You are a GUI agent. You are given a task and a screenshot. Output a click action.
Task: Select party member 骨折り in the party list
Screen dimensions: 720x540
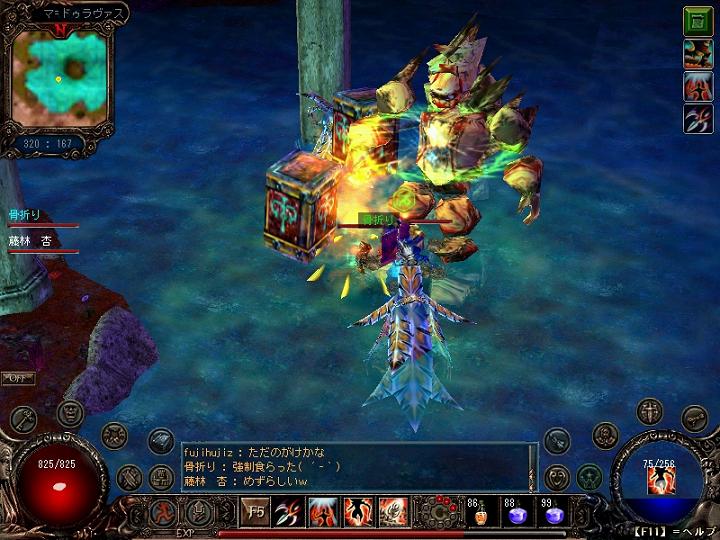pos(25,215)
